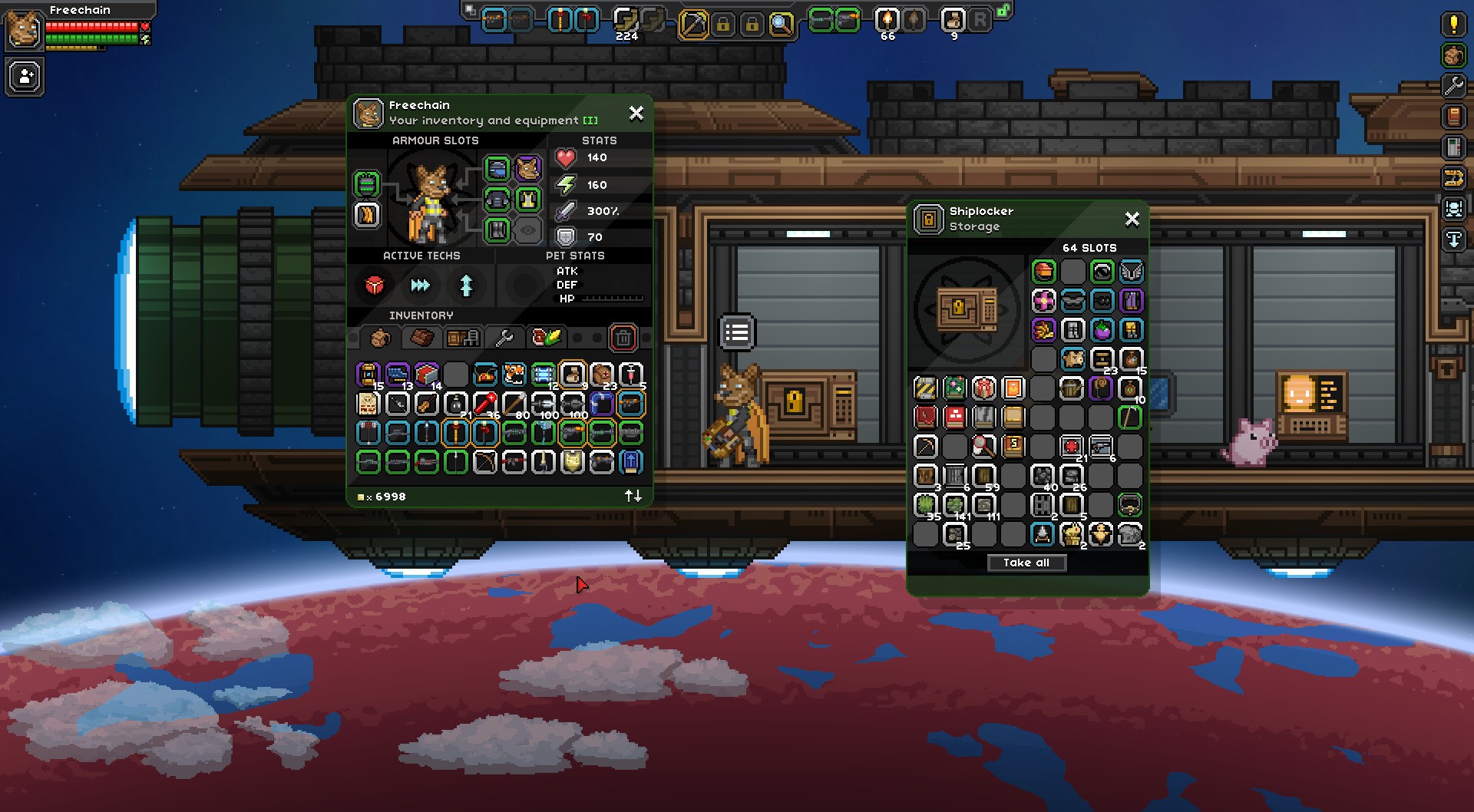1474x812 pixels.
Task: Select the torch stack in the hotbar
Action: click(x=887, y=21)
